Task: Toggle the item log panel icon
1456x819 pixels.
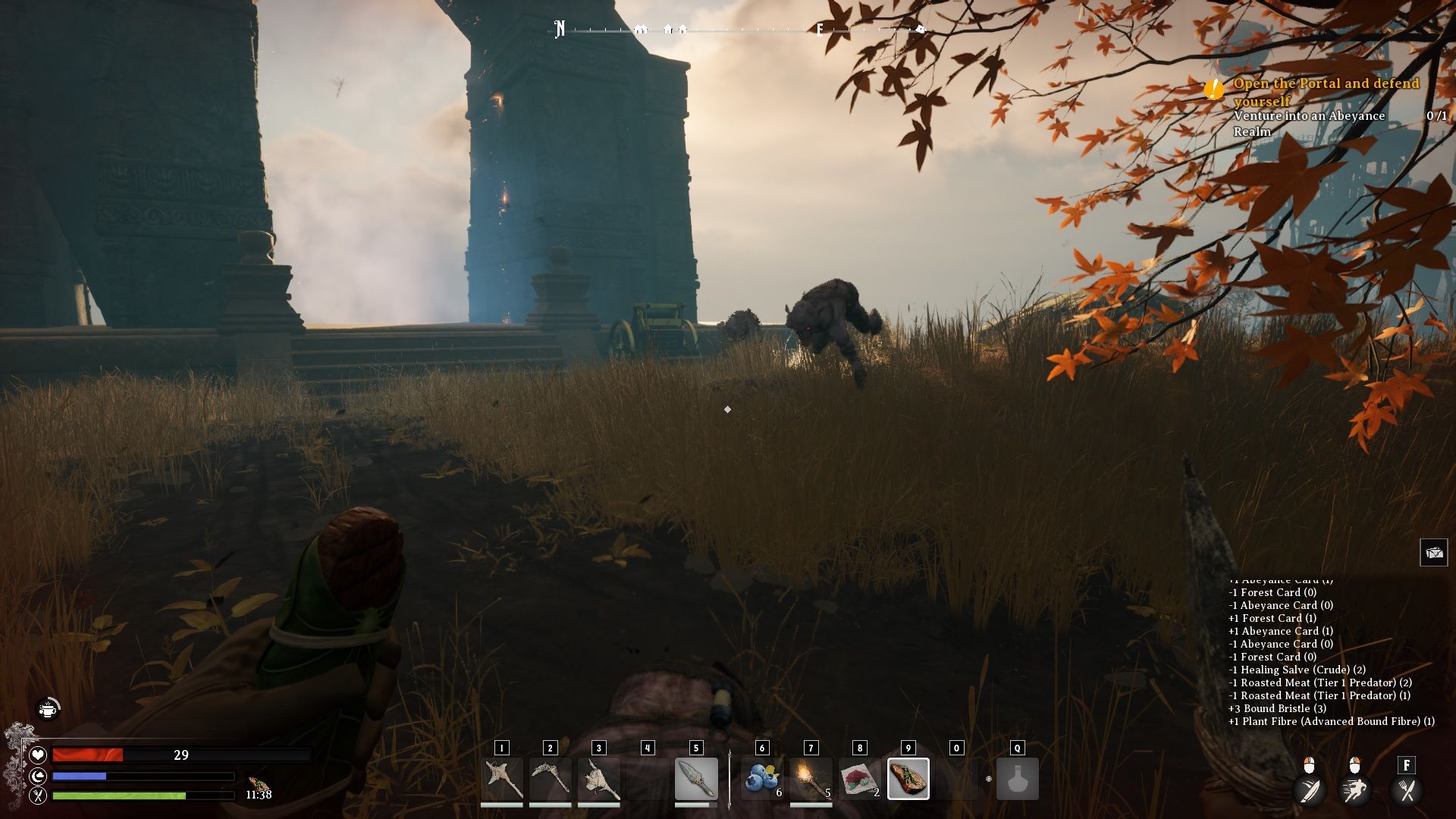Action: pyautogui.click(x=1433, y=553)
